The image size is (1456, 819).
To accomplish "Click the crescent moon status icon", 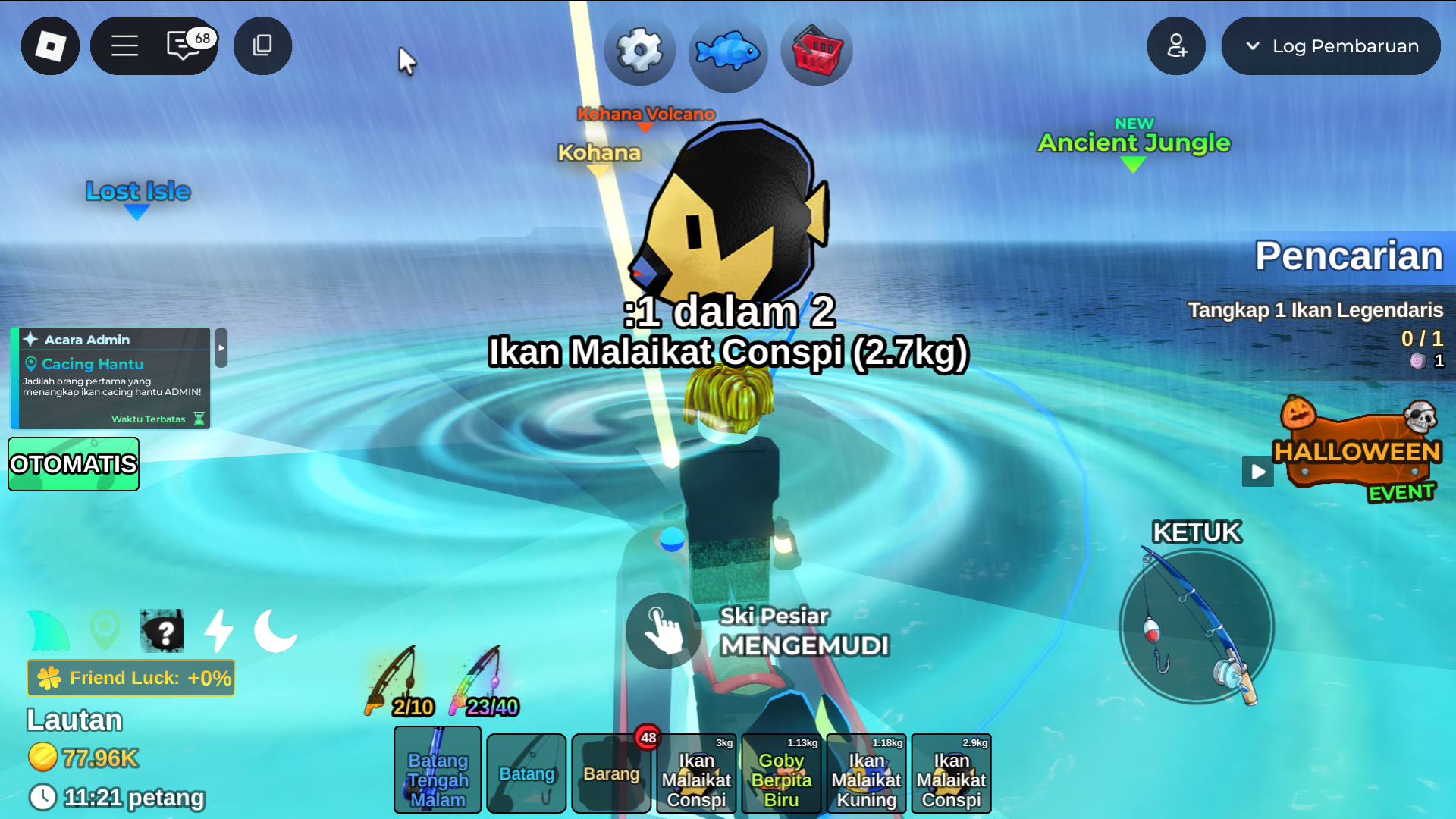I will (275, 631).
